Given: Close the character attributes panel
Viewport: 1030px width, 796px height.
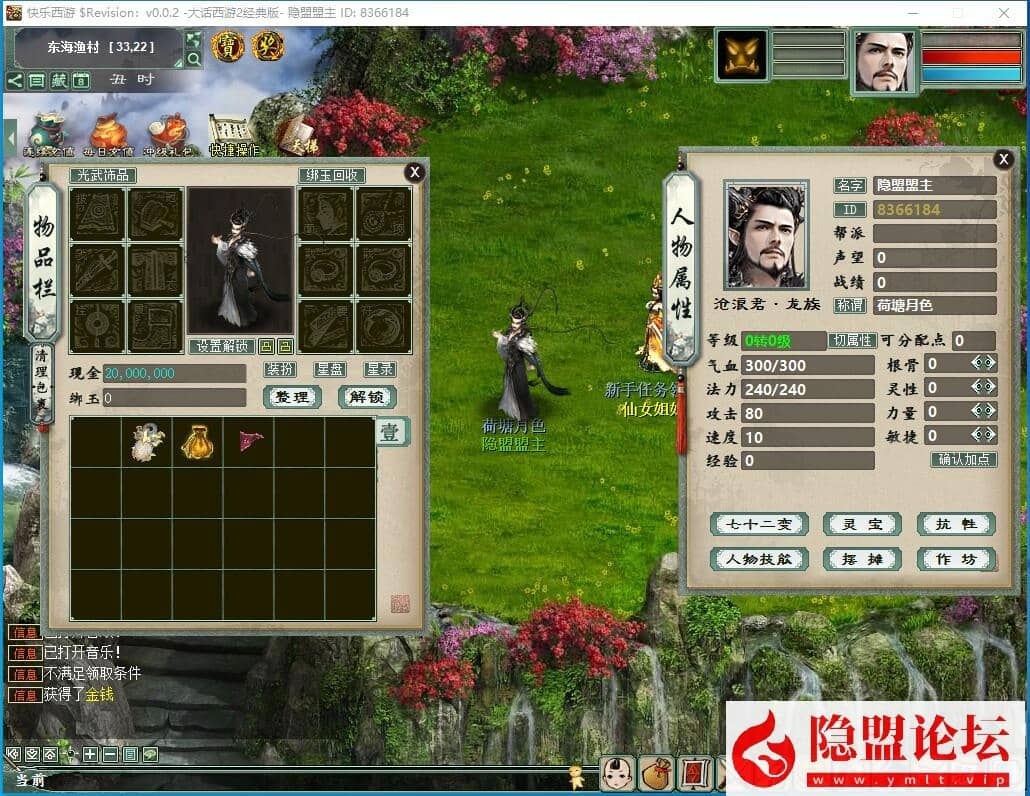Looking at the screenshot, I should pos(1003,159).
